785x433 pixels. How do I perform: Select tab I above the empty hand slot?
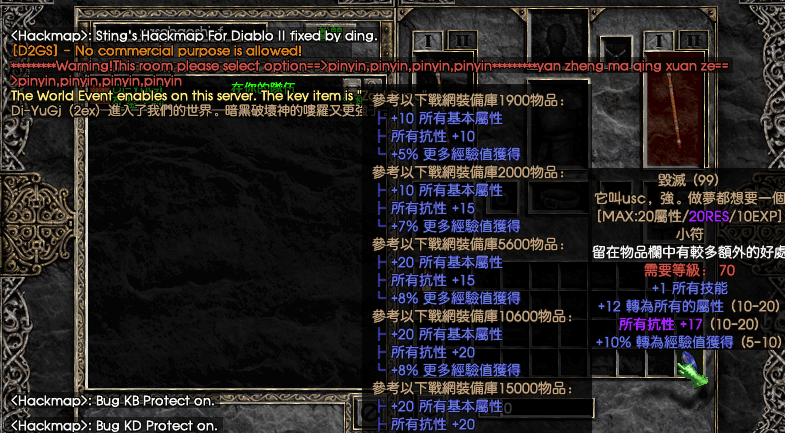(x=428, y=39)
